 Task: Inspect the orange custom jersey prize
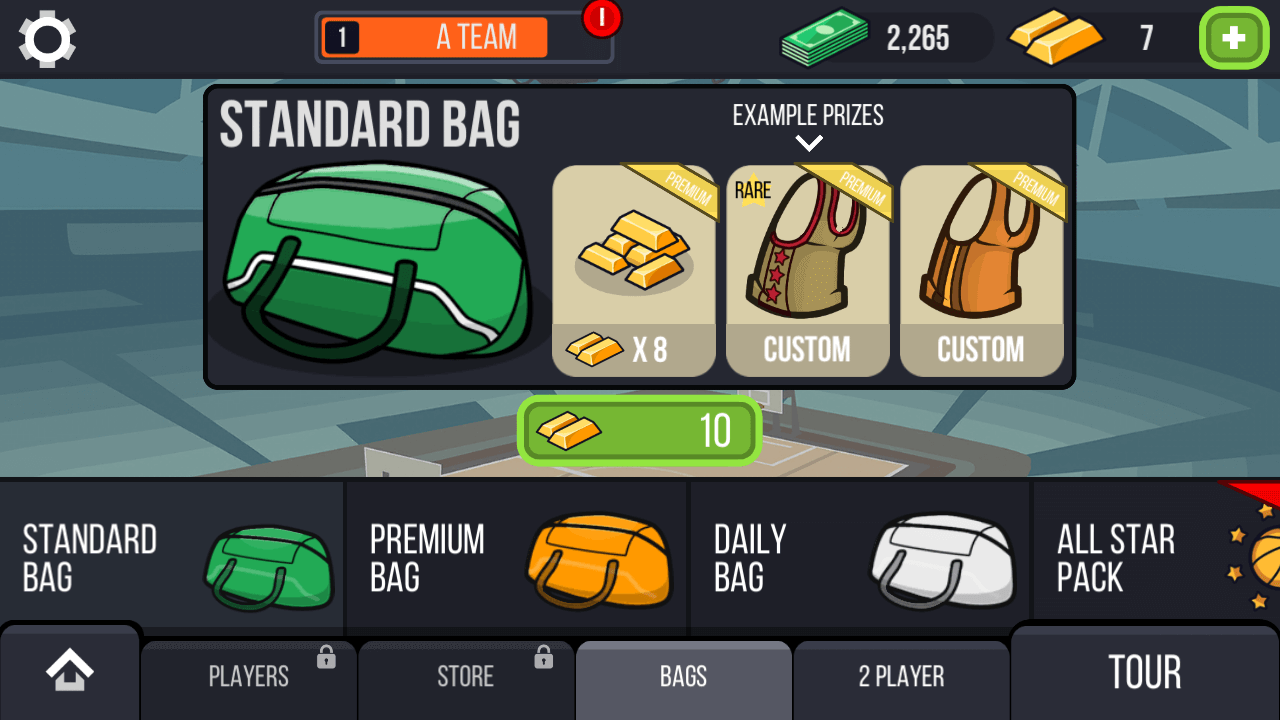click(981, 271)
